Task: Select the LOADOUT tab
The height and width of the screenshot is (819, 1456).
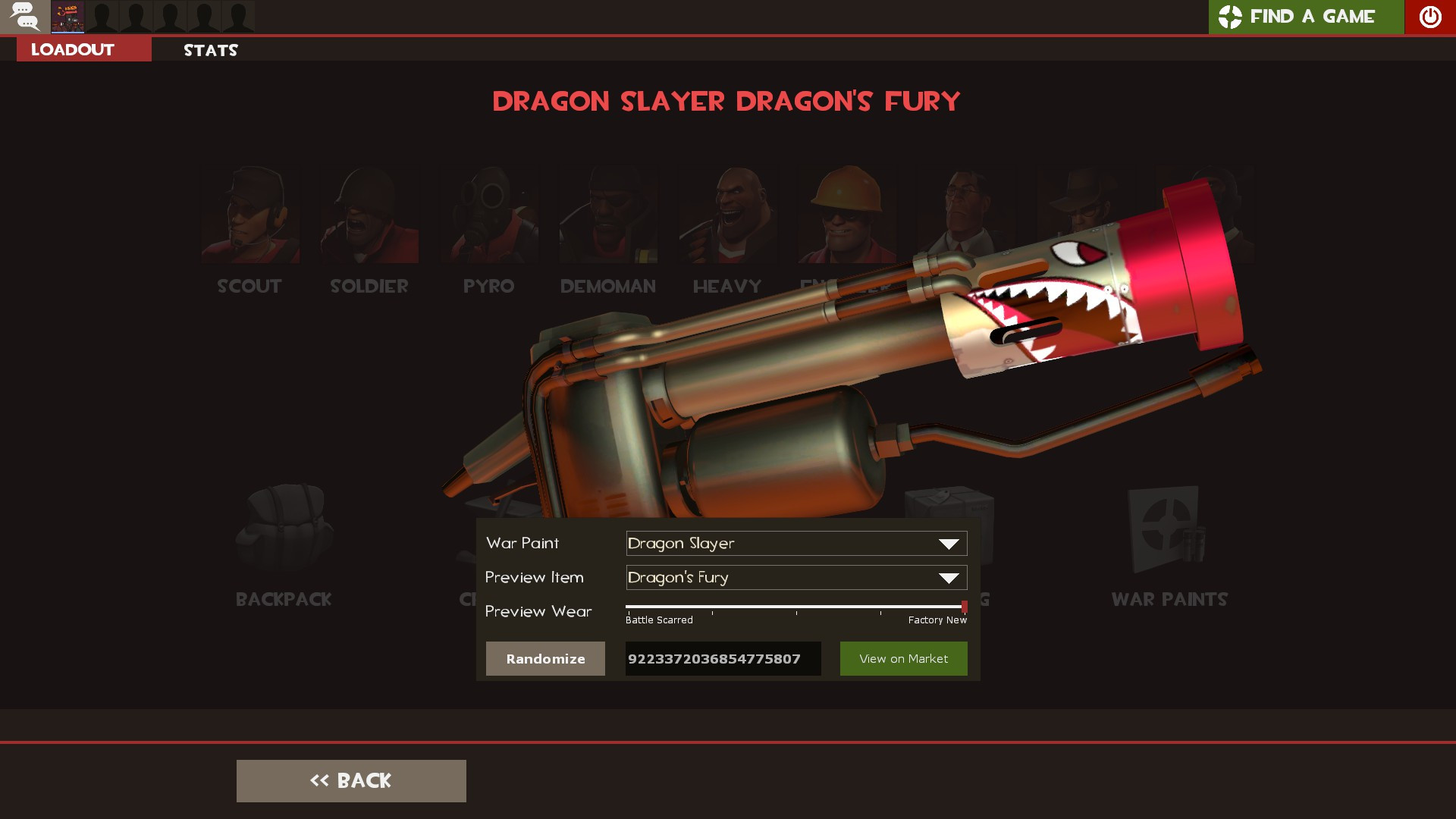Action: tap(71, 49)
